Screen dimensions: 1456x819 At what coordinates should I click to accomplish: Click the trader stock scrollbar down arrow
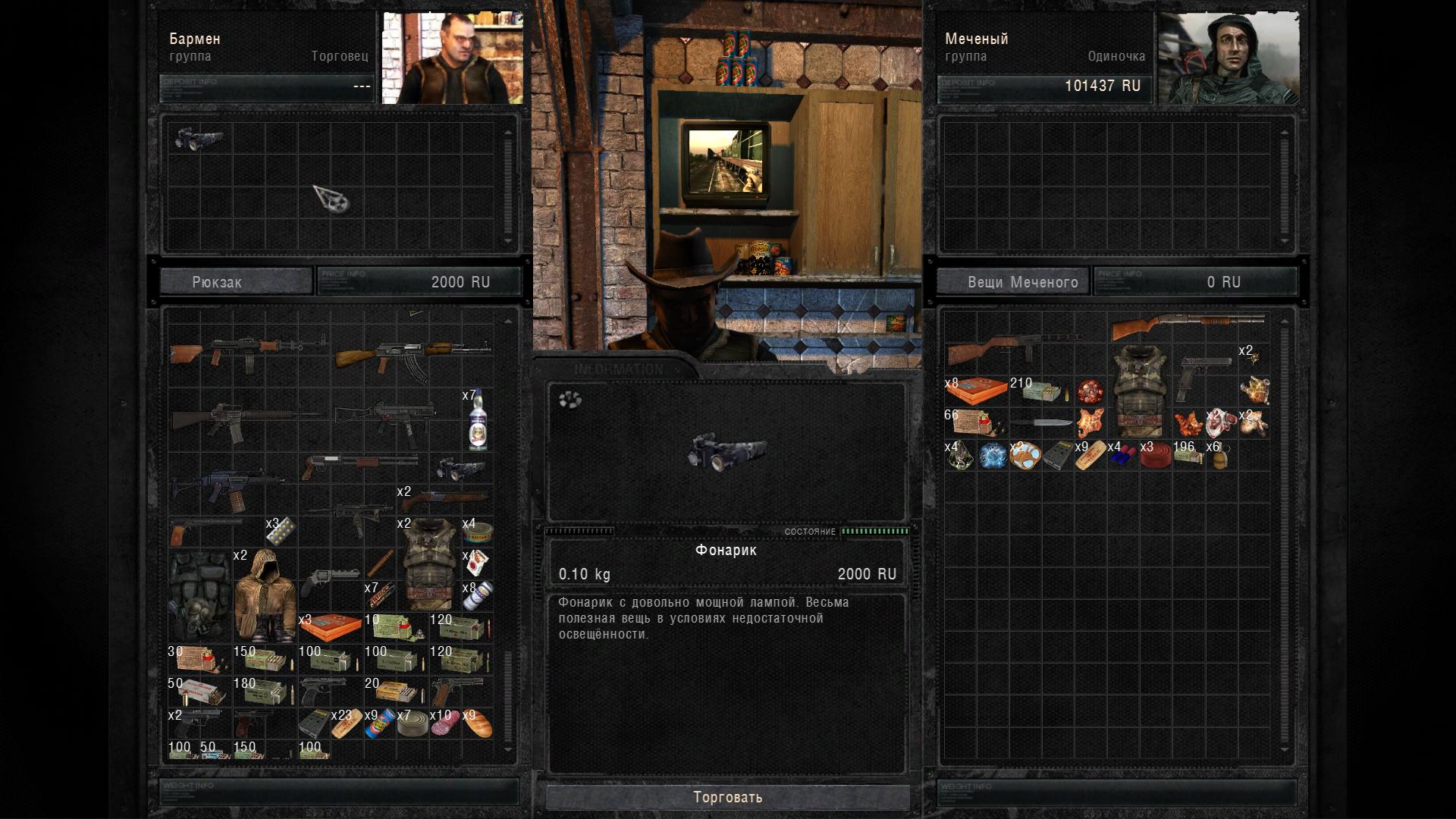tap(508, 749)
